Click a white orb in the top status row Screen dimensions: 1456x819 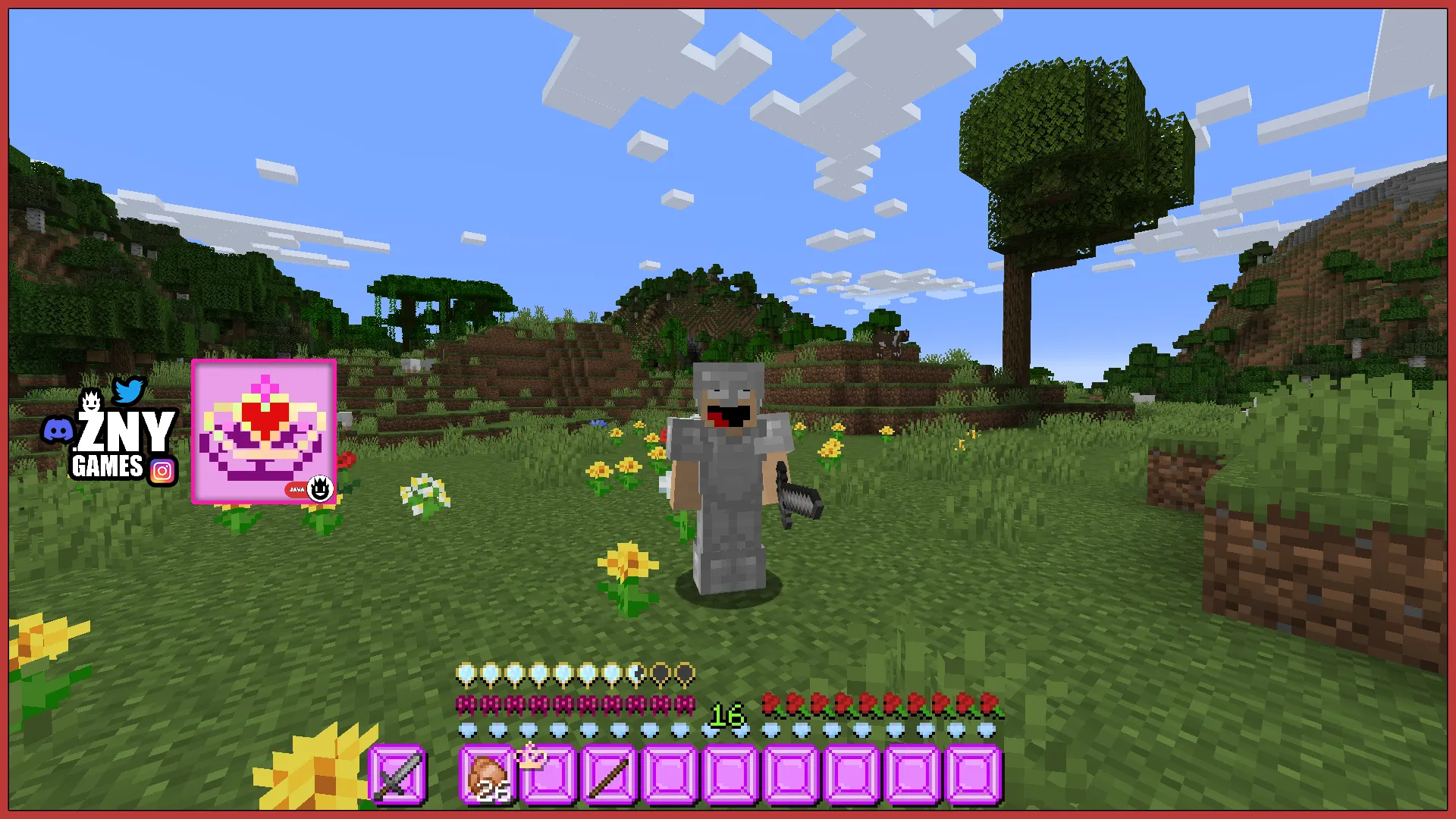point(467,673)
